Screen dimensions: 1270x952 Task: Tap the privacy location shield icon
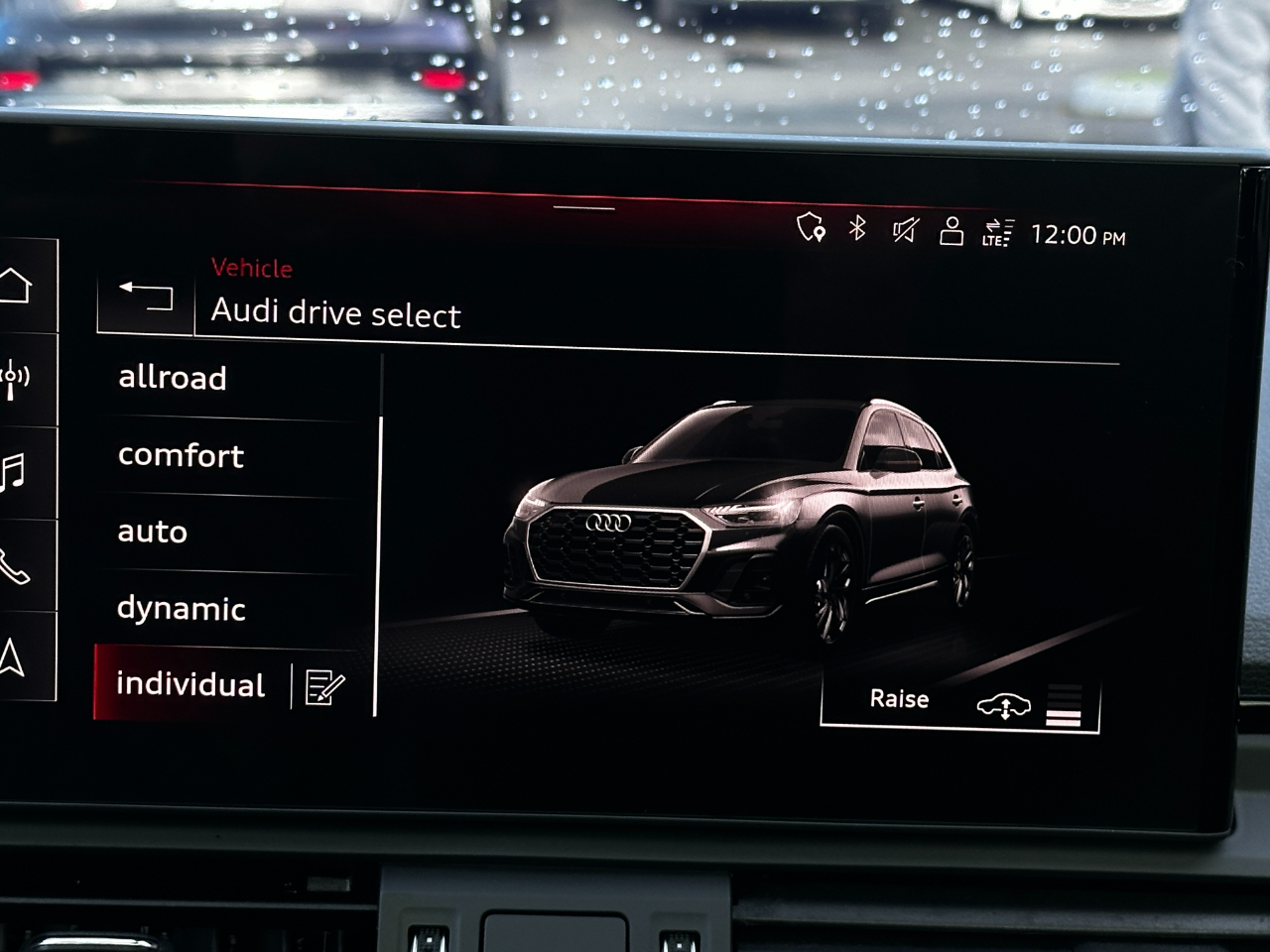pyautogui.click(x=811, y=230)
